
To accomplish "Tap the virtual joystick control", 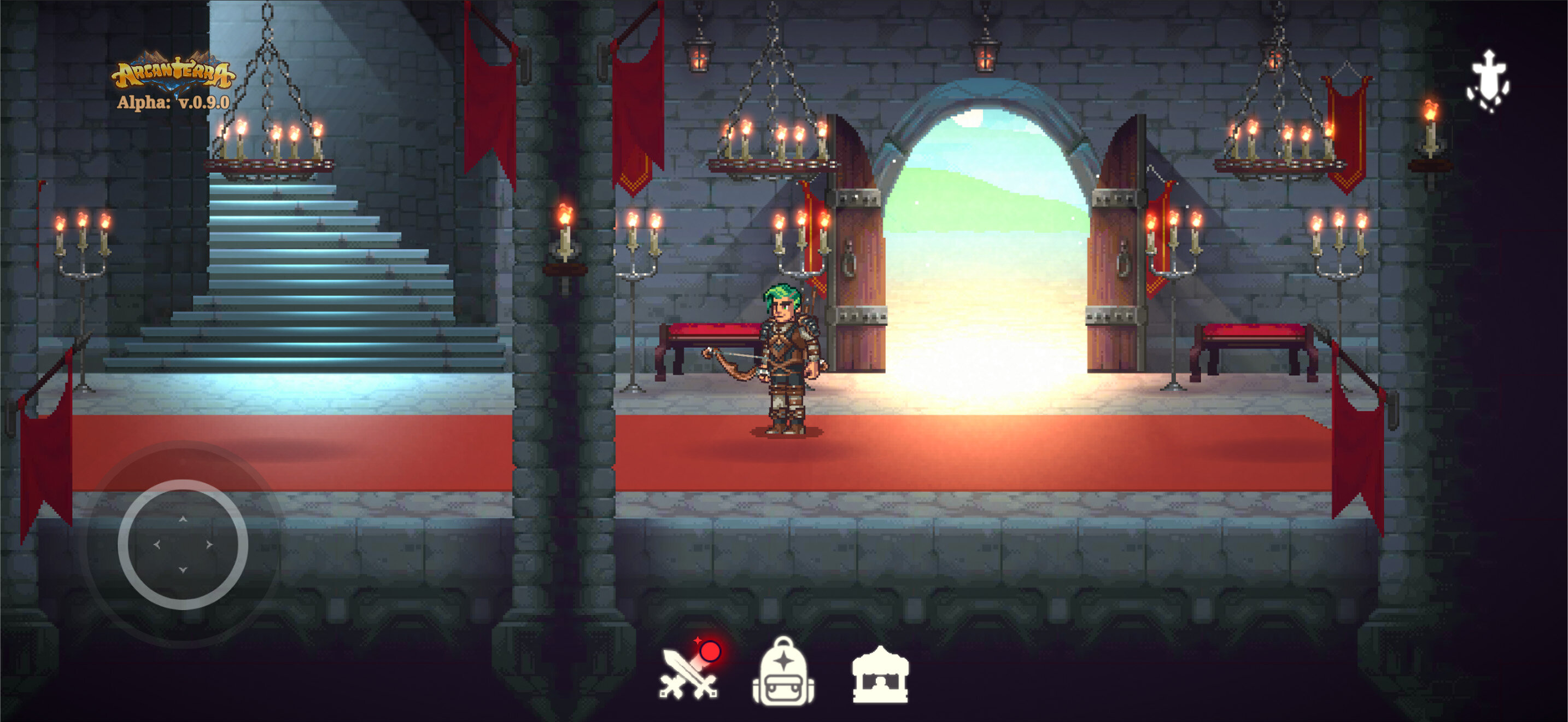I will [x=183, y=544].
